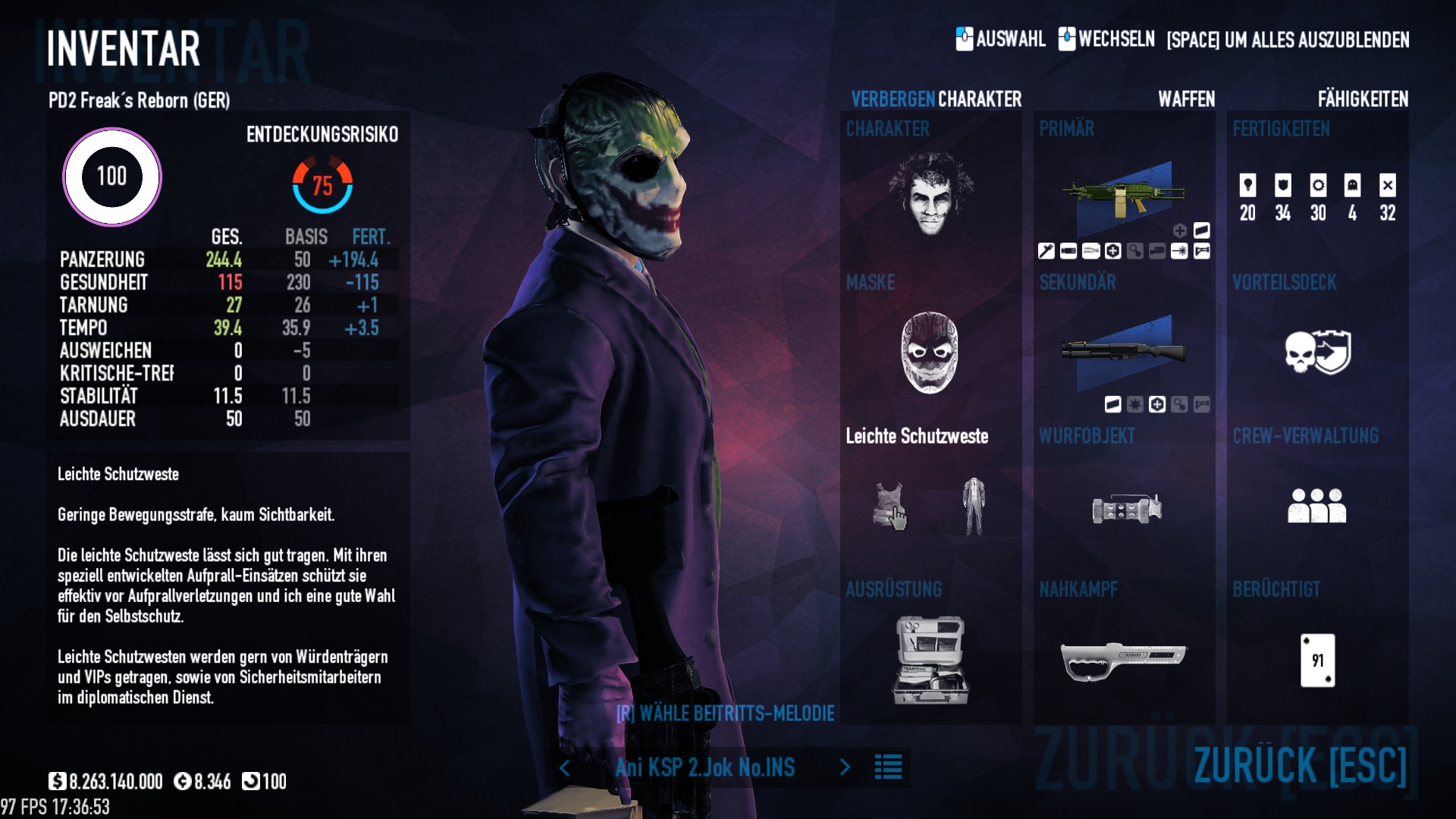
Task: Switch to previous profile with left arrow
Action: 565,768
